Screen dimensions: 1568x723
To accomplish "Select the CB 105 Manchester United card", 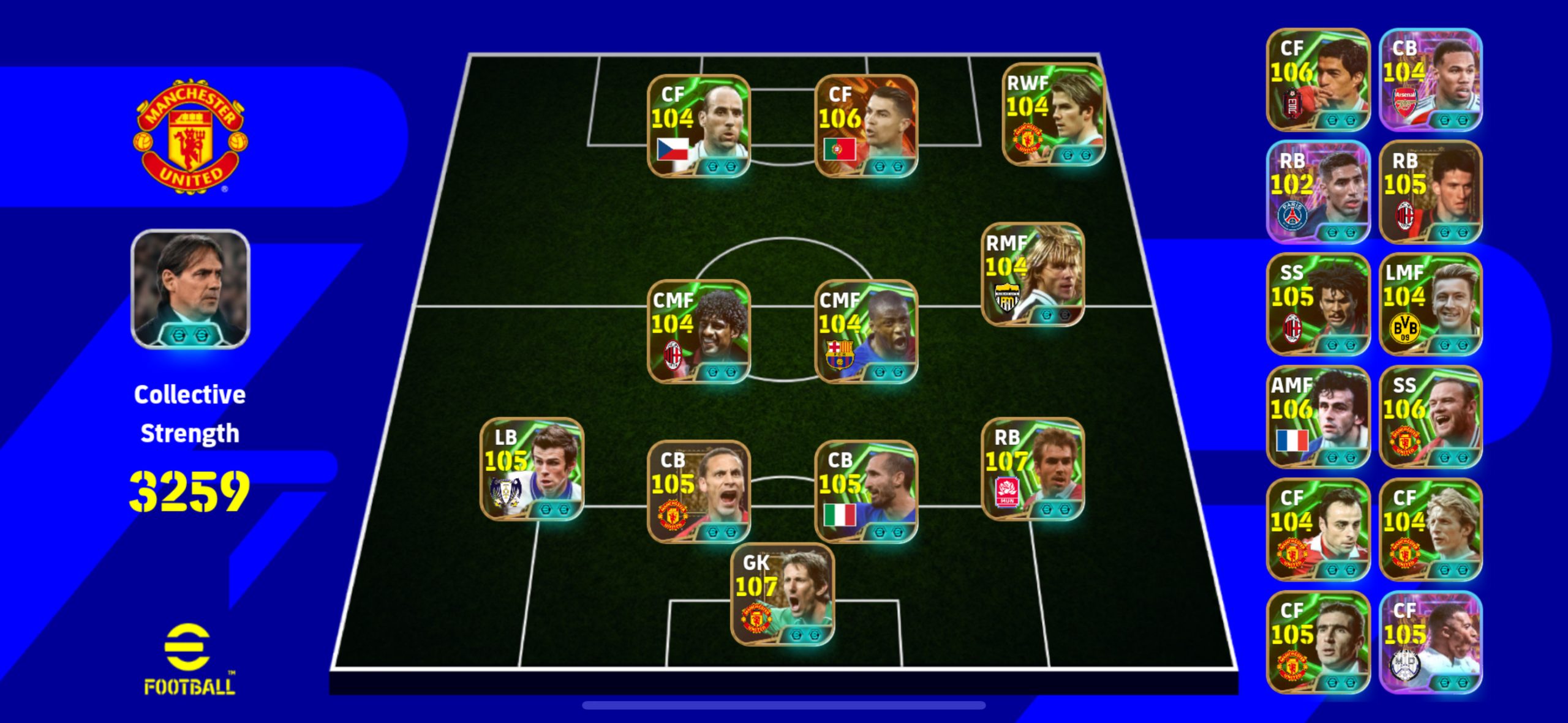I will point(698,492).
